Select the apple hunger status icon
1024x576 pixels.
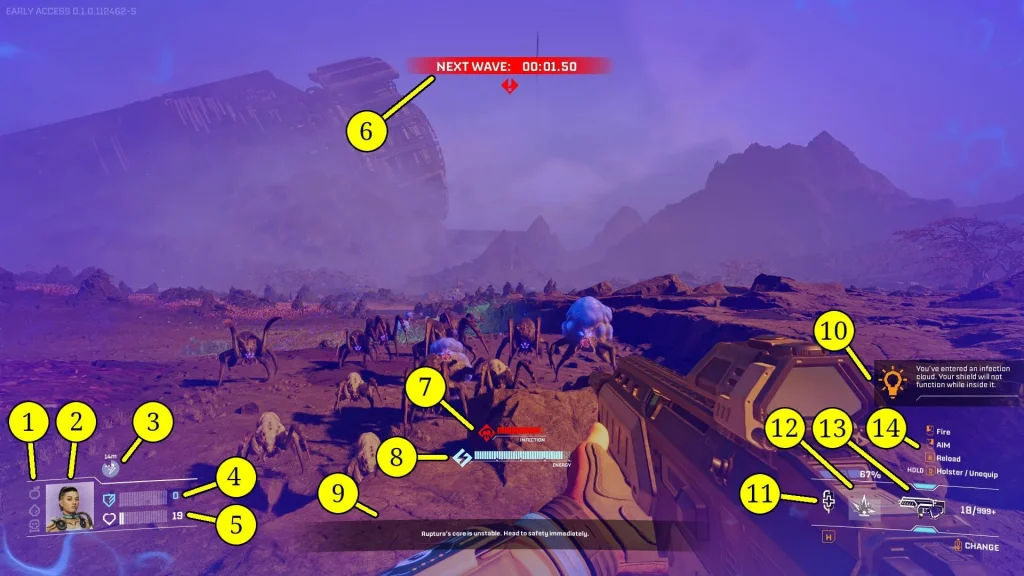pos(34,492)
